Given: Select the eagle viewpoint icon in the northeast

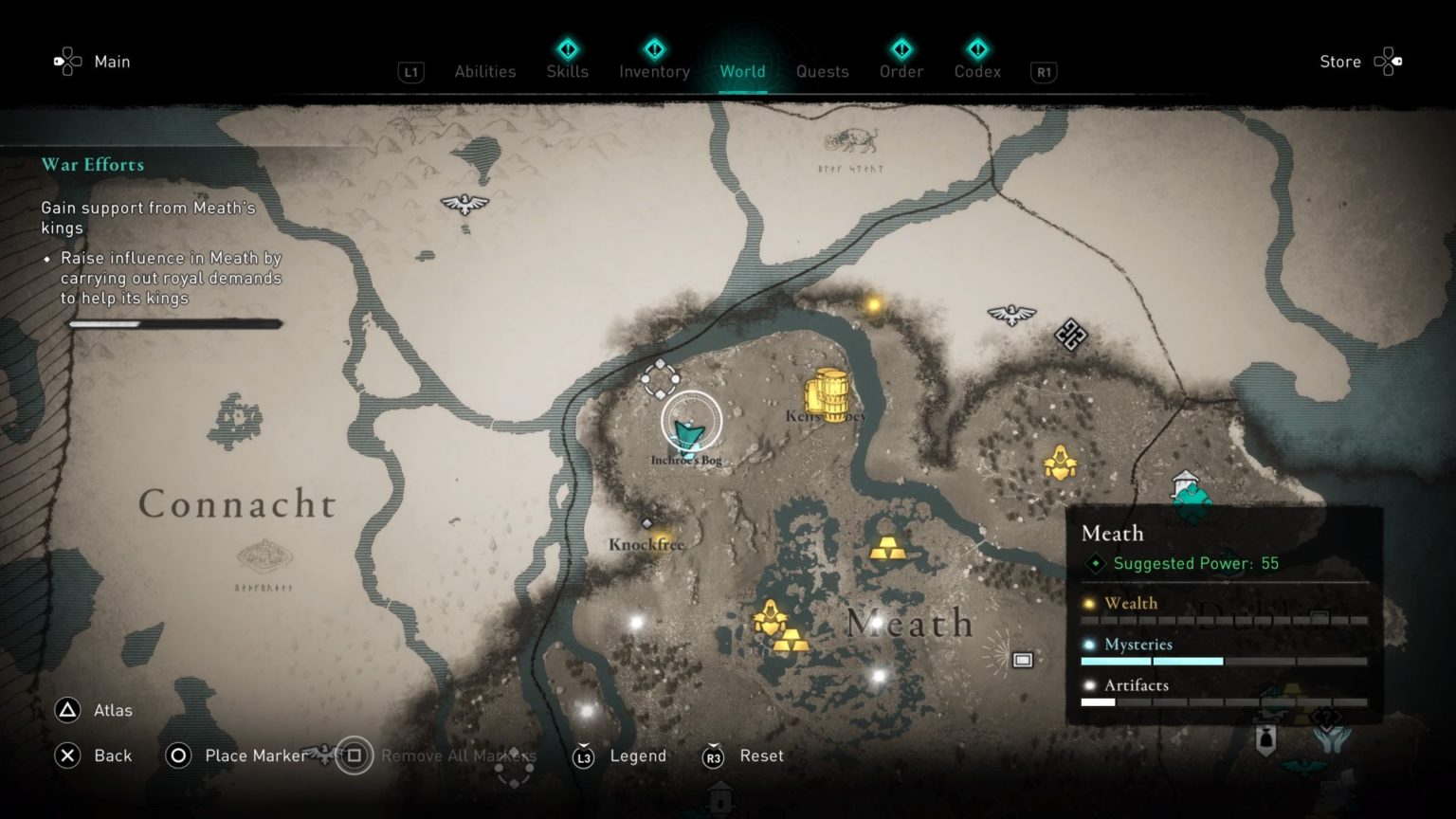Looking at the screenshot, I should [x=1010, y=313].
